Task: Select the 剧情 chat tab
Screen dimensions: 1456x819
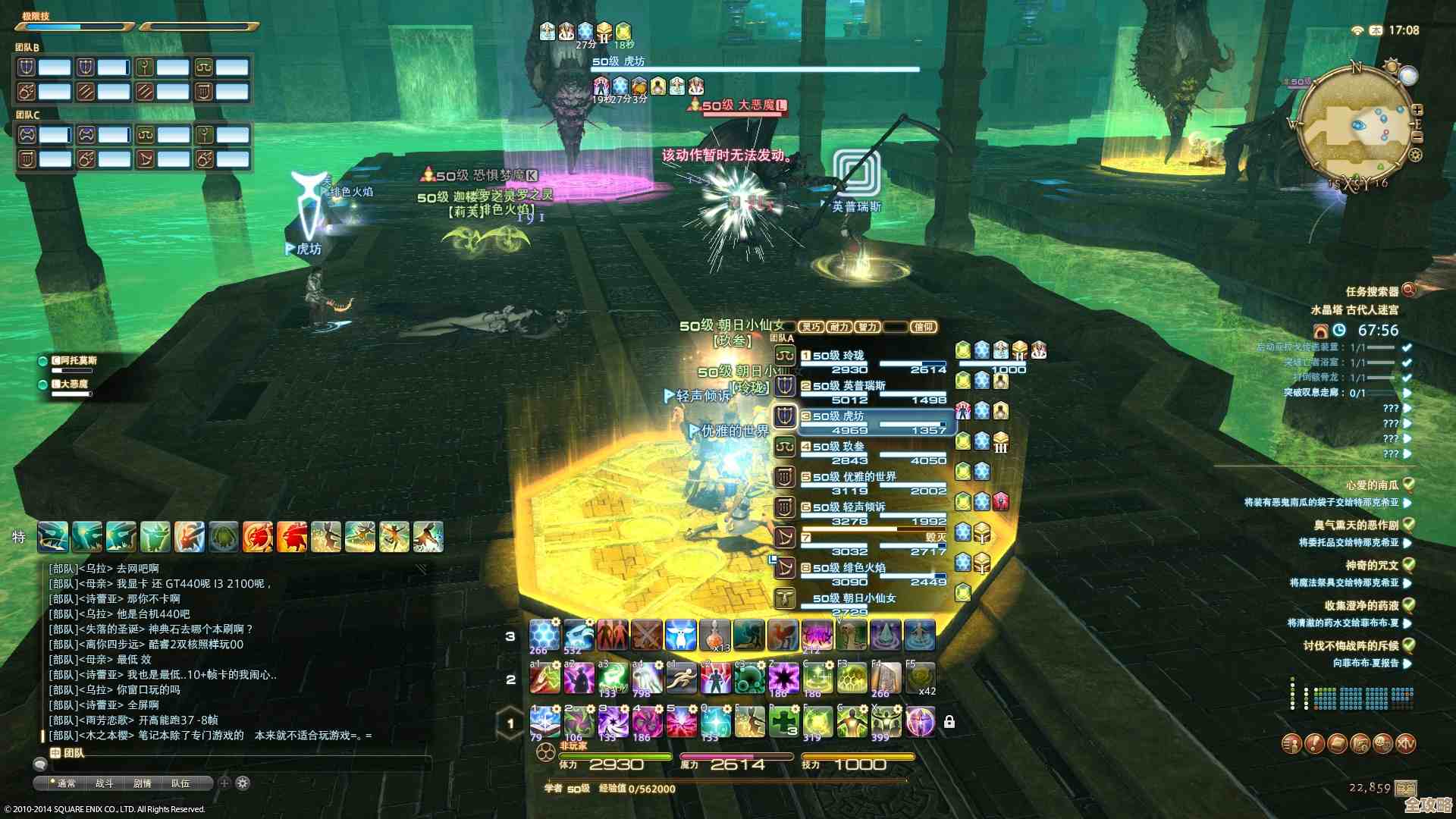Action: click(142, 783)
